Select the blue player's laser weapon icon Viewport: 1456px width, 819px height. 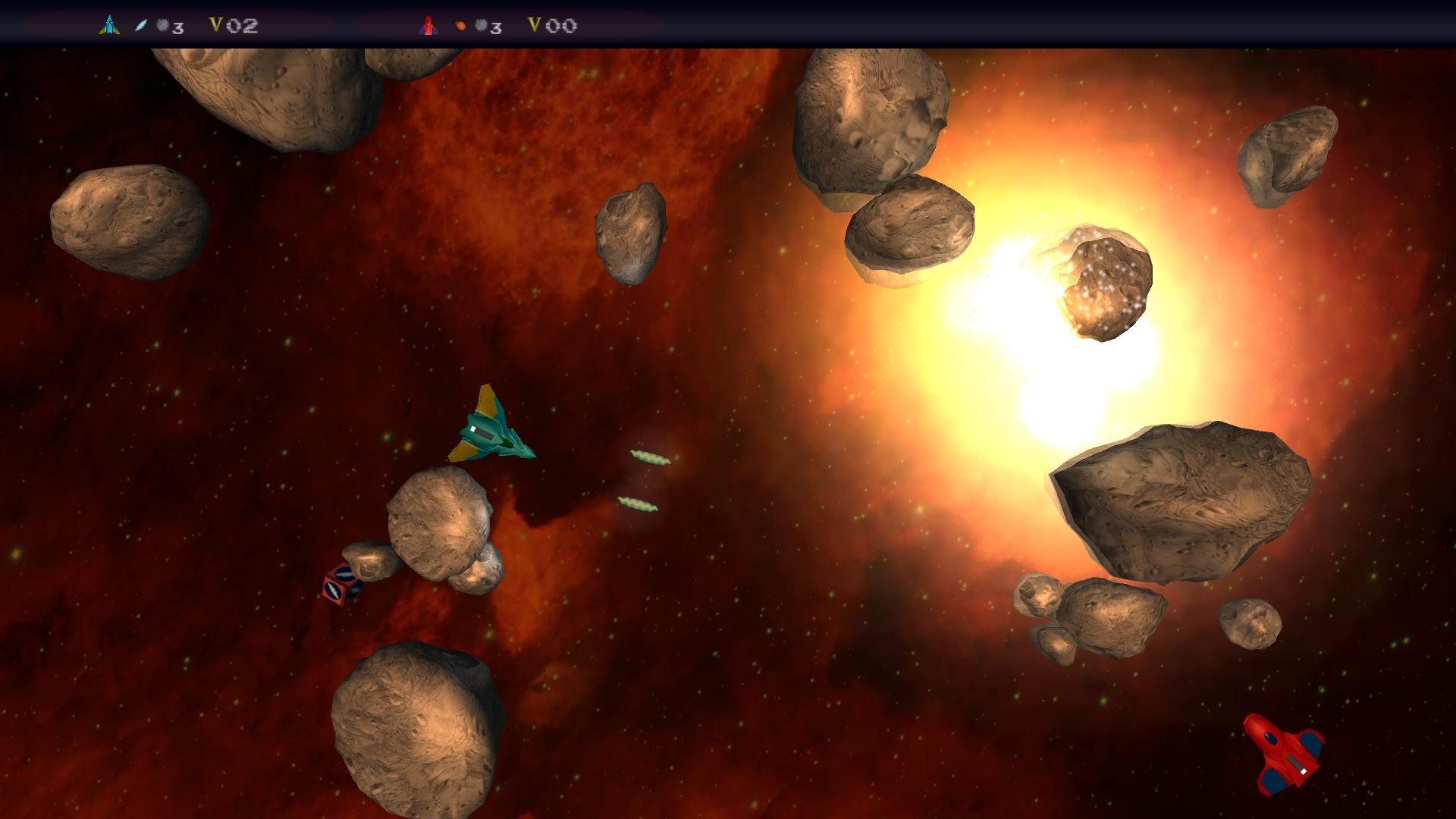click(140, 26)
